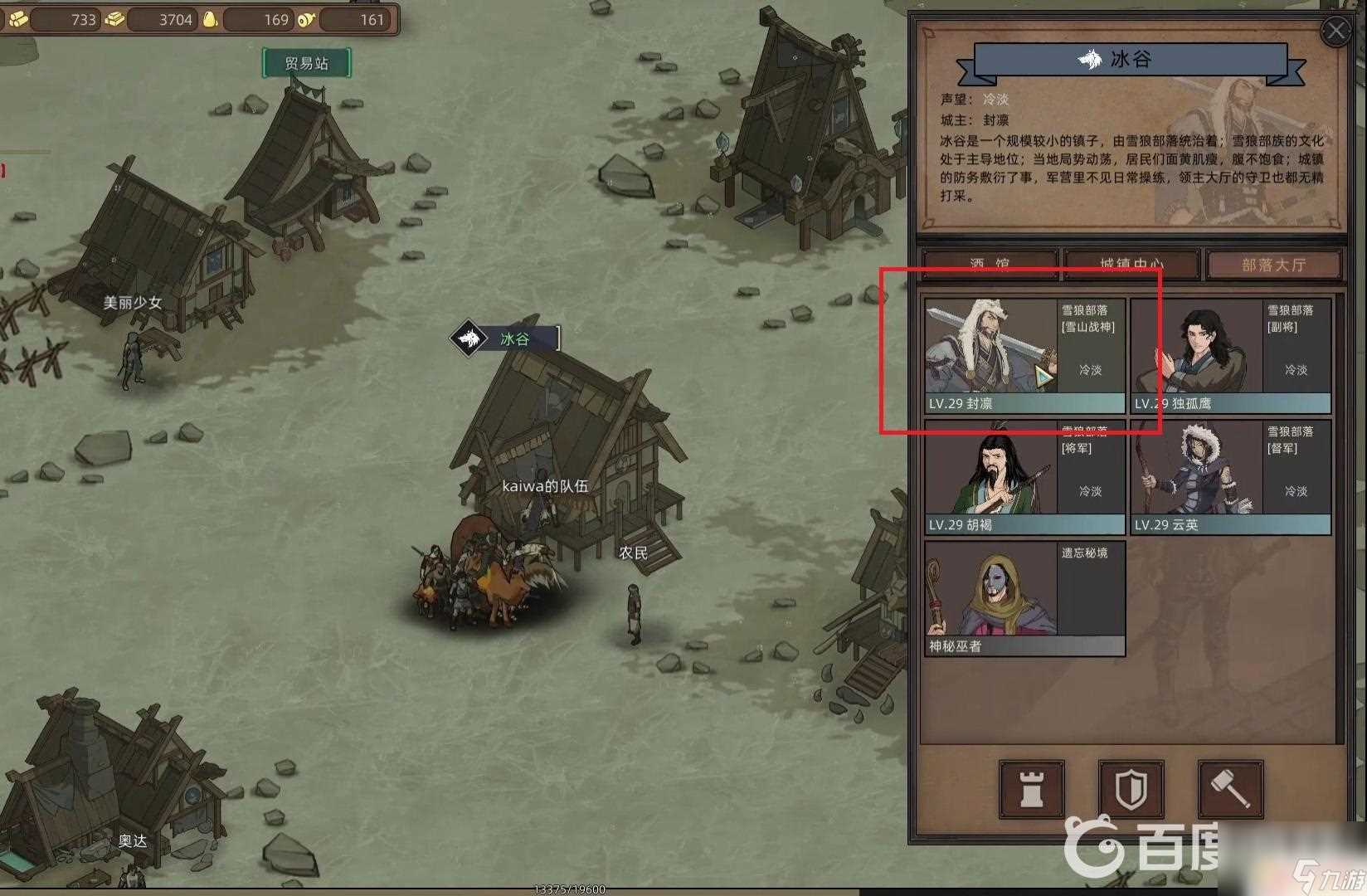This screenshot has width=1367, height=896.
Task: Click the gourd icon in the top resource bar
Action: coord(210,18)
